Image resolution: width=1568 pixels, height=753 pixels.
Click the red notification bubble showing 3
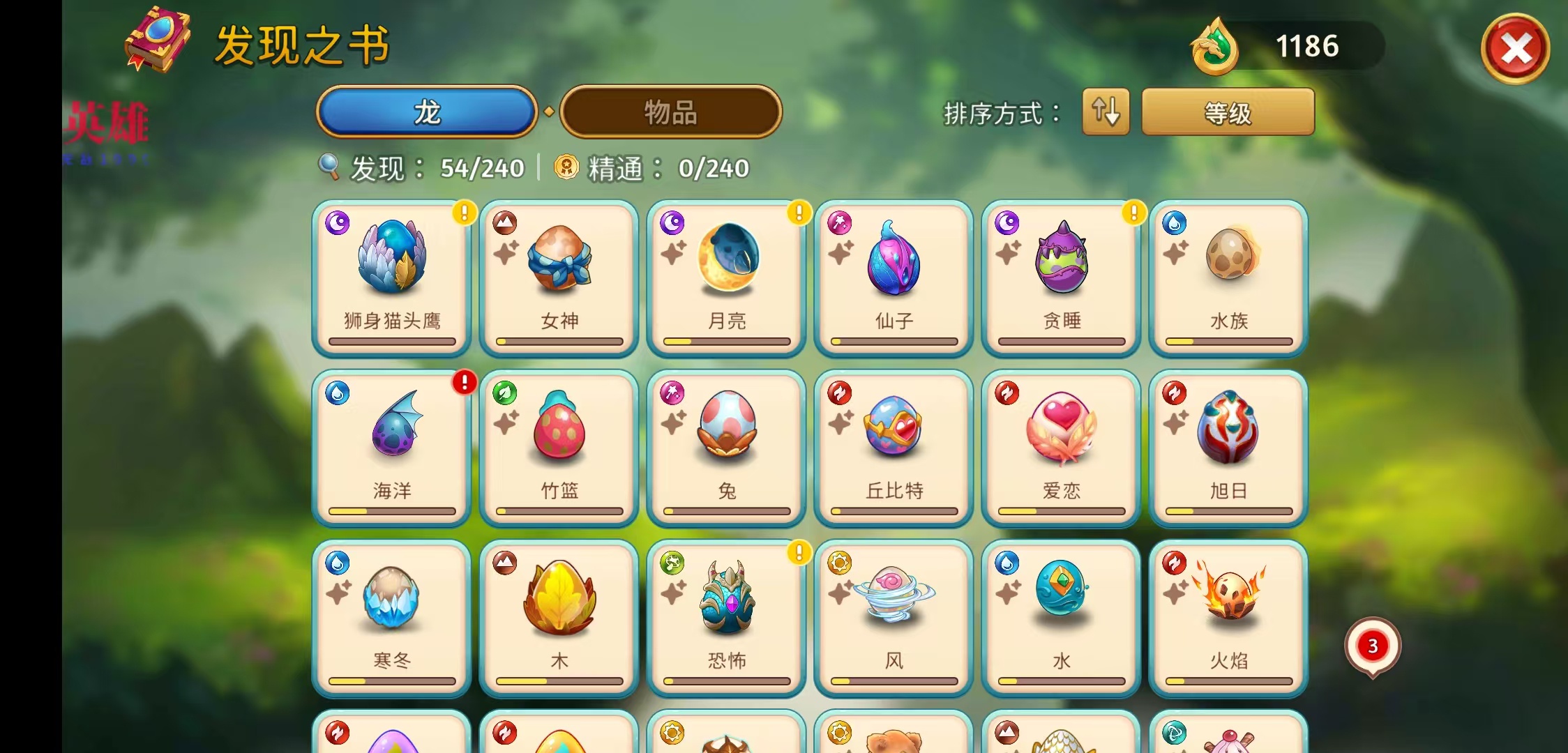point(1372,647)
